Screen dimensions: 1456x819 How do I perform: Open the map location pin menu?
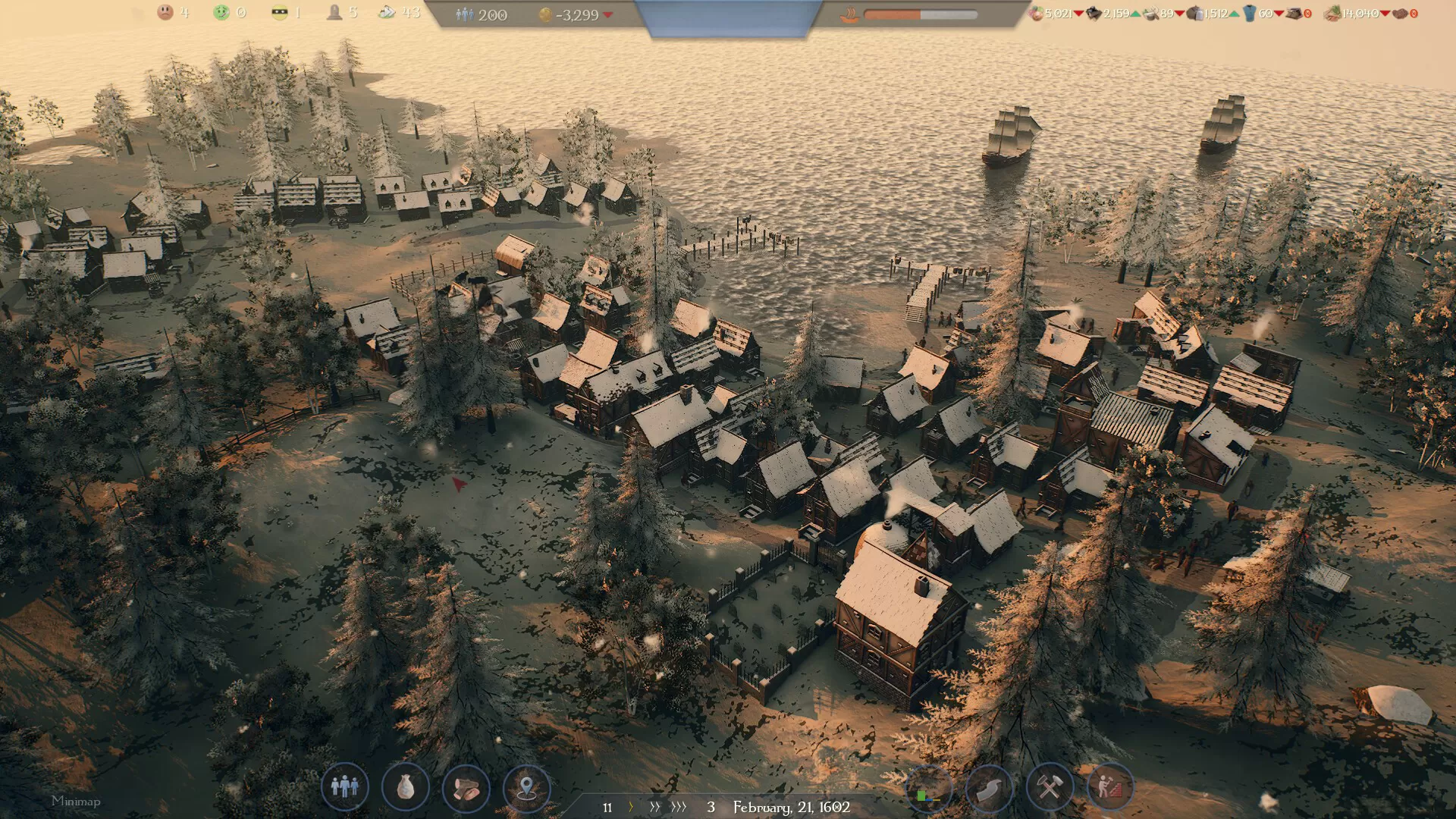(526, 787)
